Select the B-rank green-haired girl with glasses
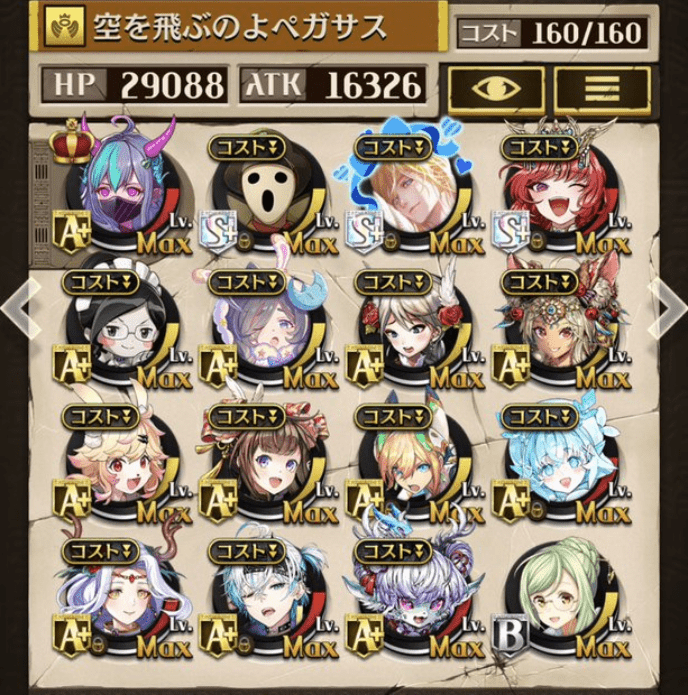The height and width of the screenshot is (695, 688). 555,600
